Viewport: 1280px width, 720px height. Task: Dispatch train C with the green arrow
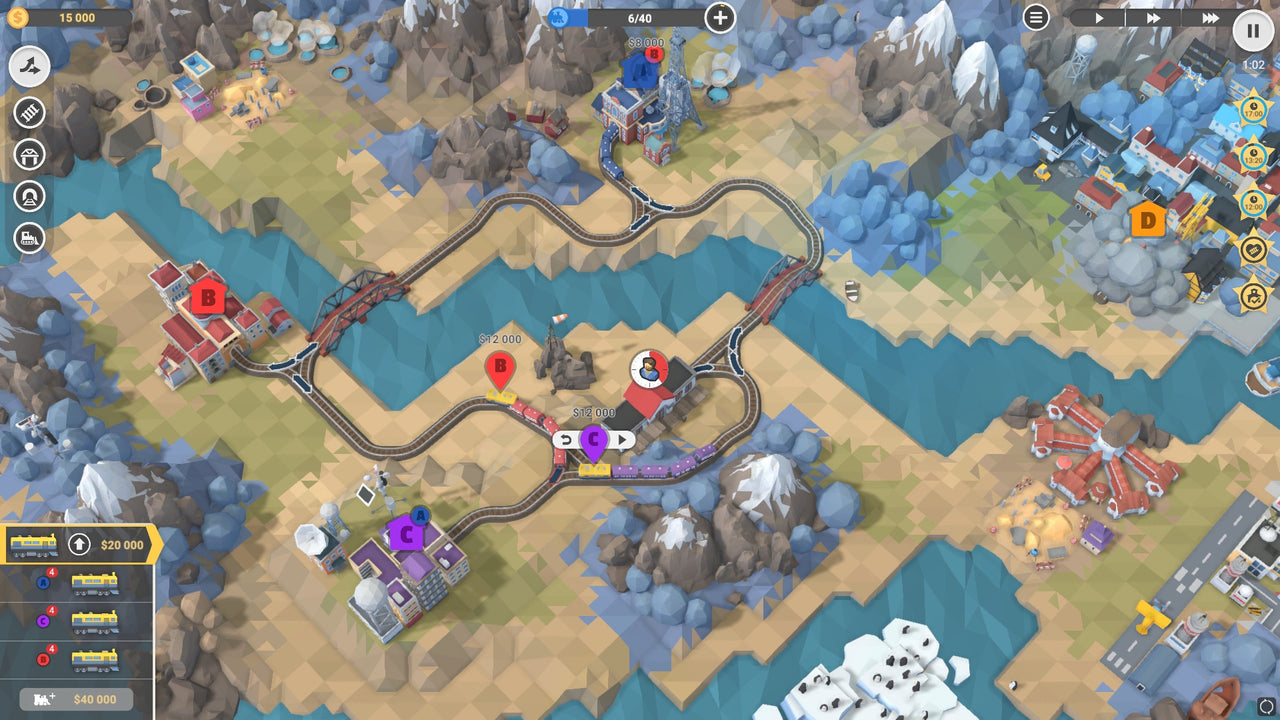621,437
